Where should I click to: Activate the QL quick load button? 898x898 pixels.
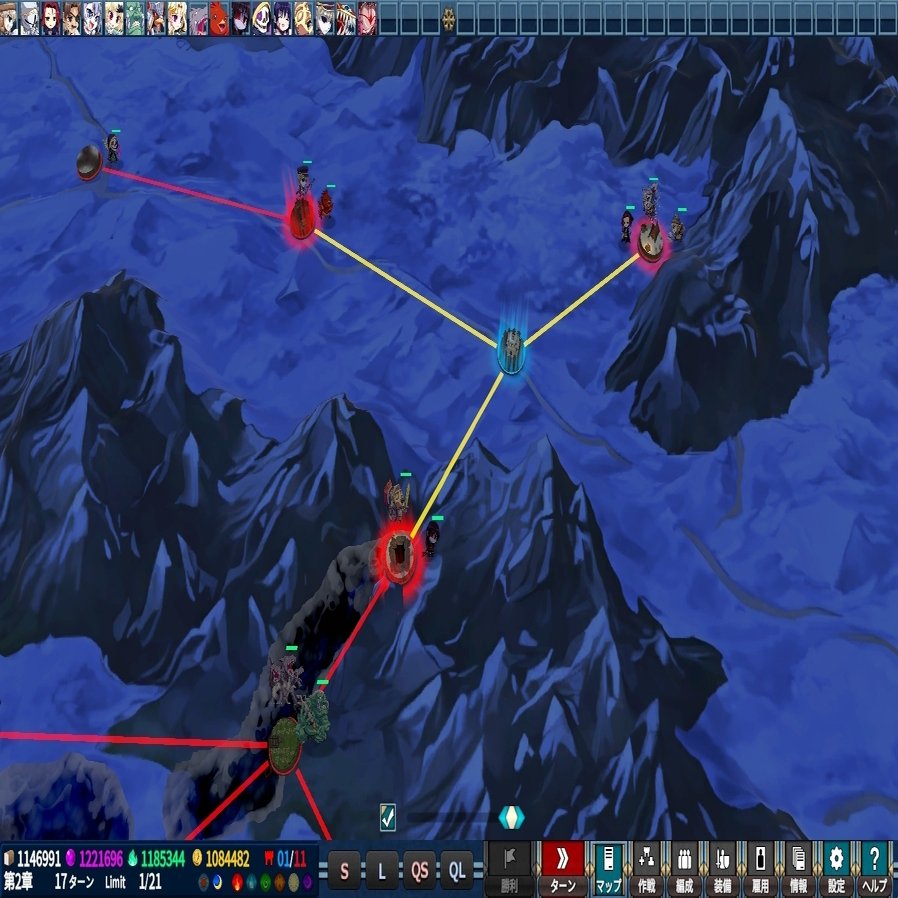click(x=457, y=868)
